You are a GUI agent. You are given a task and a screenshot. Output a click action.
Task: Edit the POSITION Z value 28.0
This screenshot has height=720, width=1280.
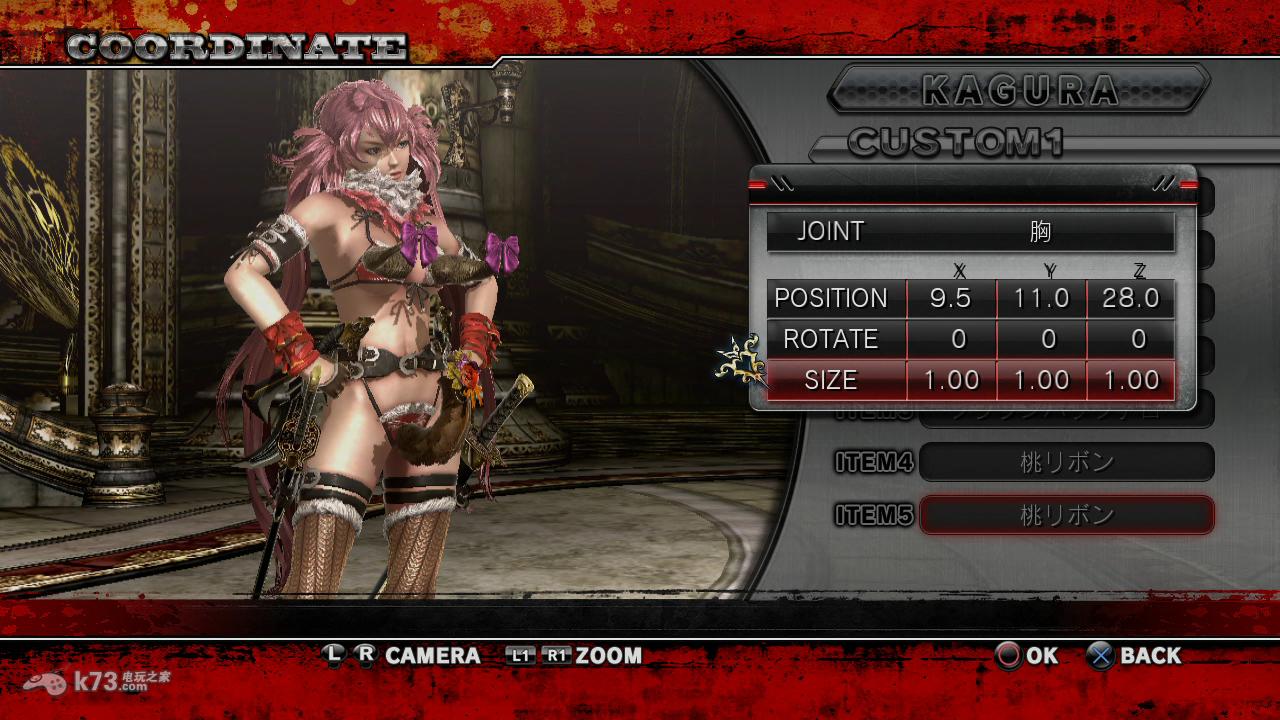pyautogui.click(x=1130, y=299)
